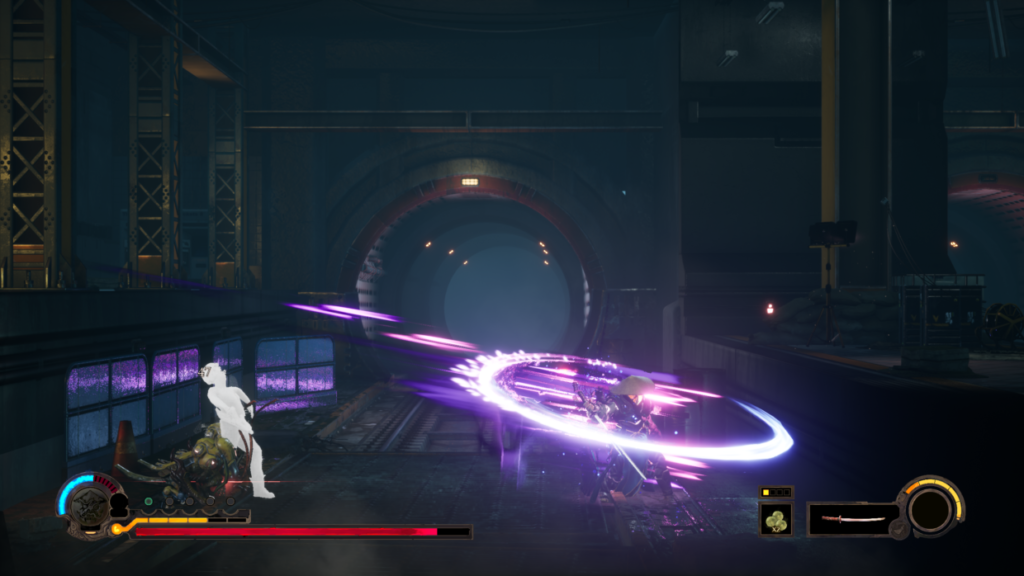
Task: Use the green orb consumable item
Action: click(x=776, y=519)
